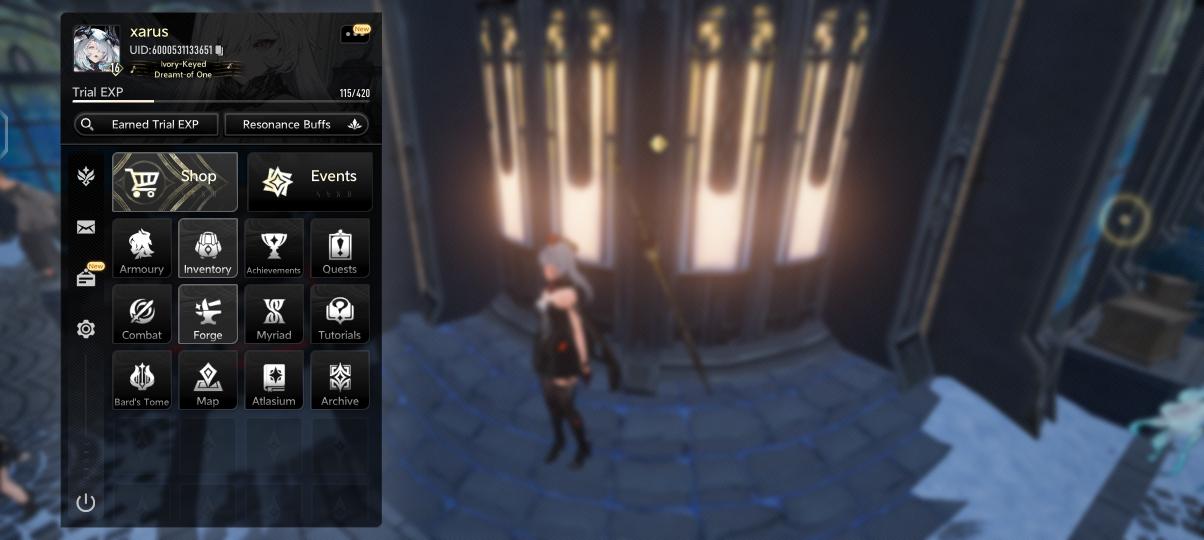Select the Combat menu entry
This screenshot has width=1204, height=540.
tap(142, 313)
